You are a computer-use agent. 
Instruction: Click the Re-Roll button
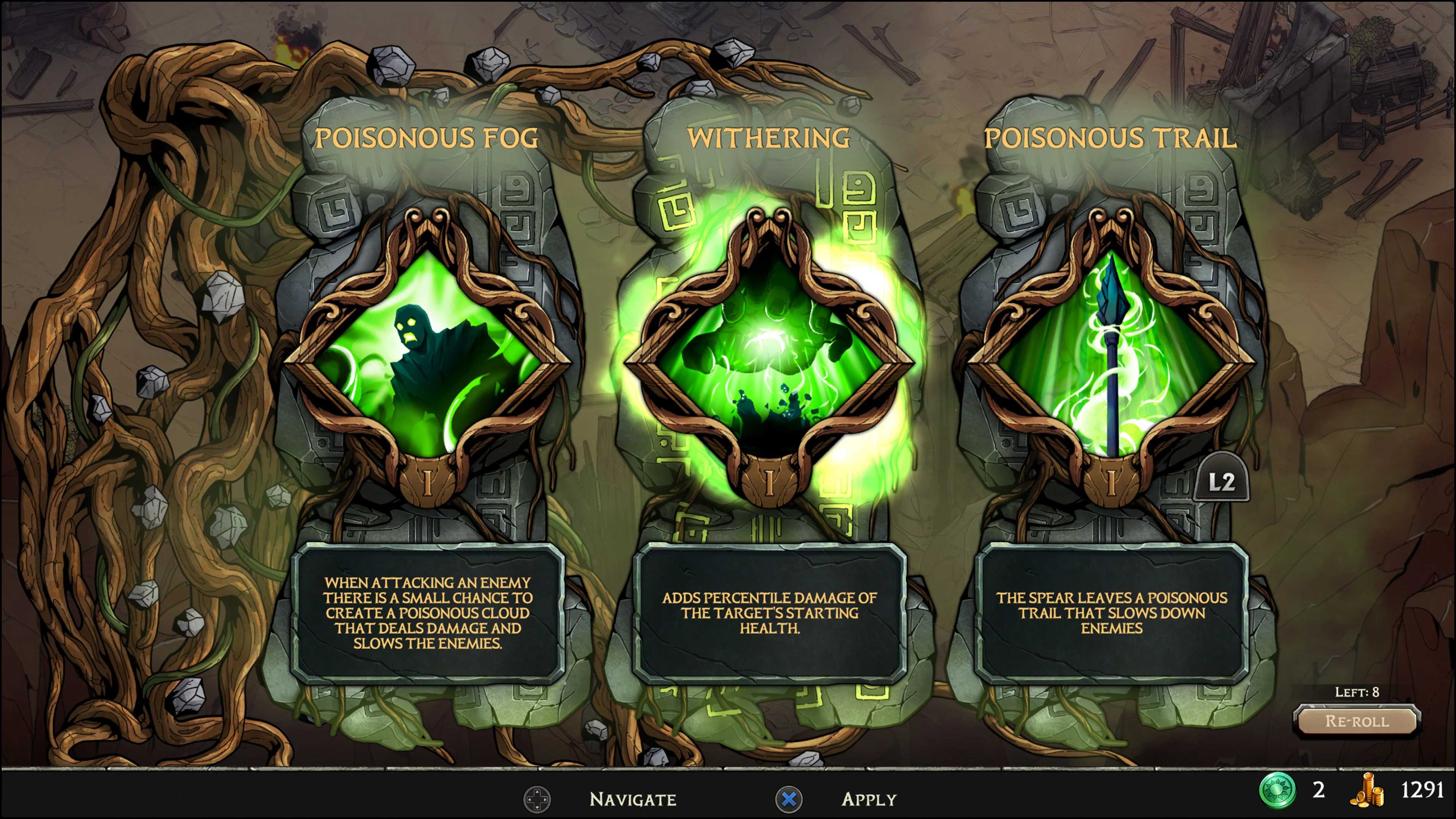pyautogui.click(x=1357, y=721)
